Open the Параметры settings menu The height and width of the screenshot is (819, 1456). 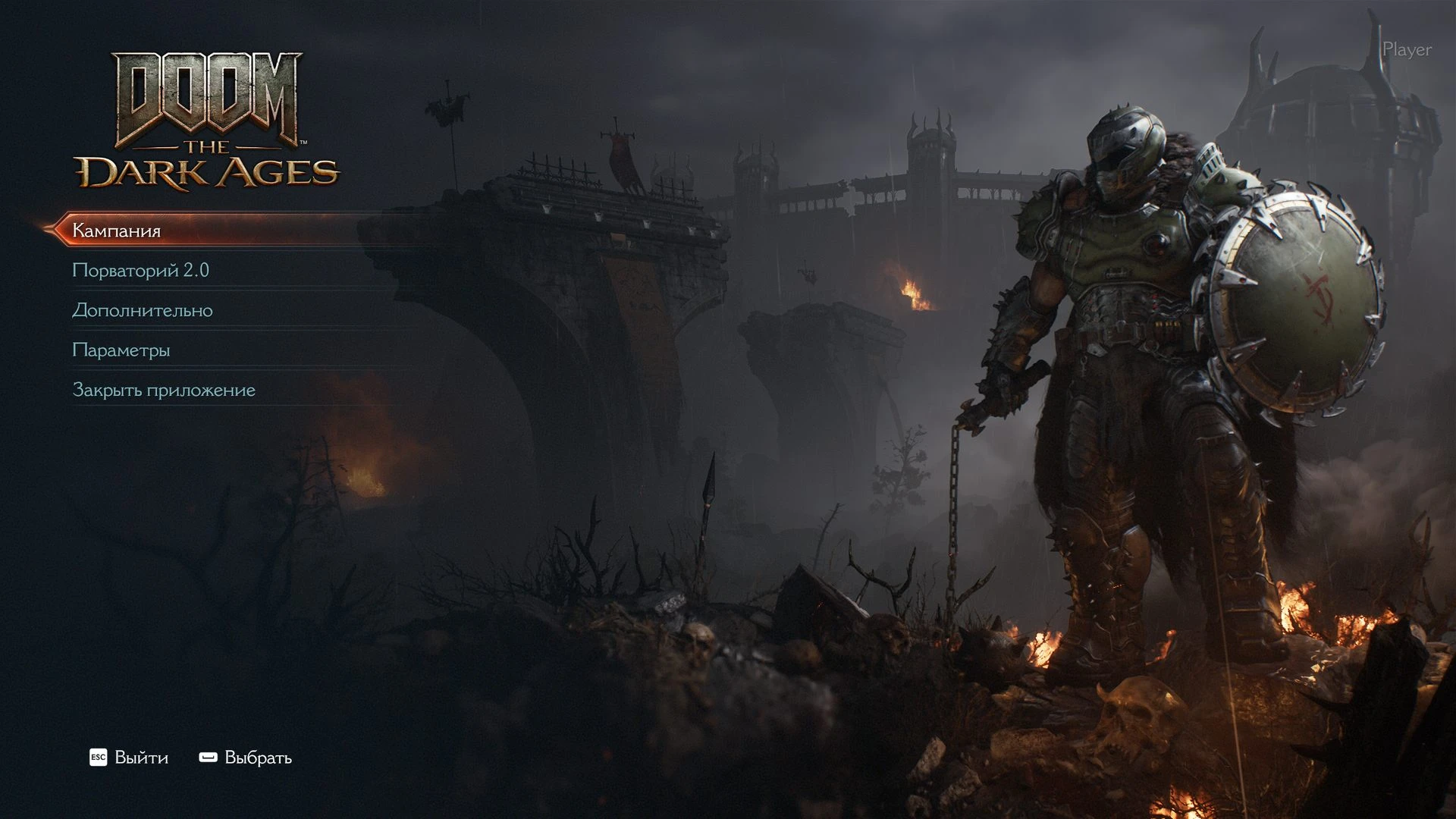121,350
